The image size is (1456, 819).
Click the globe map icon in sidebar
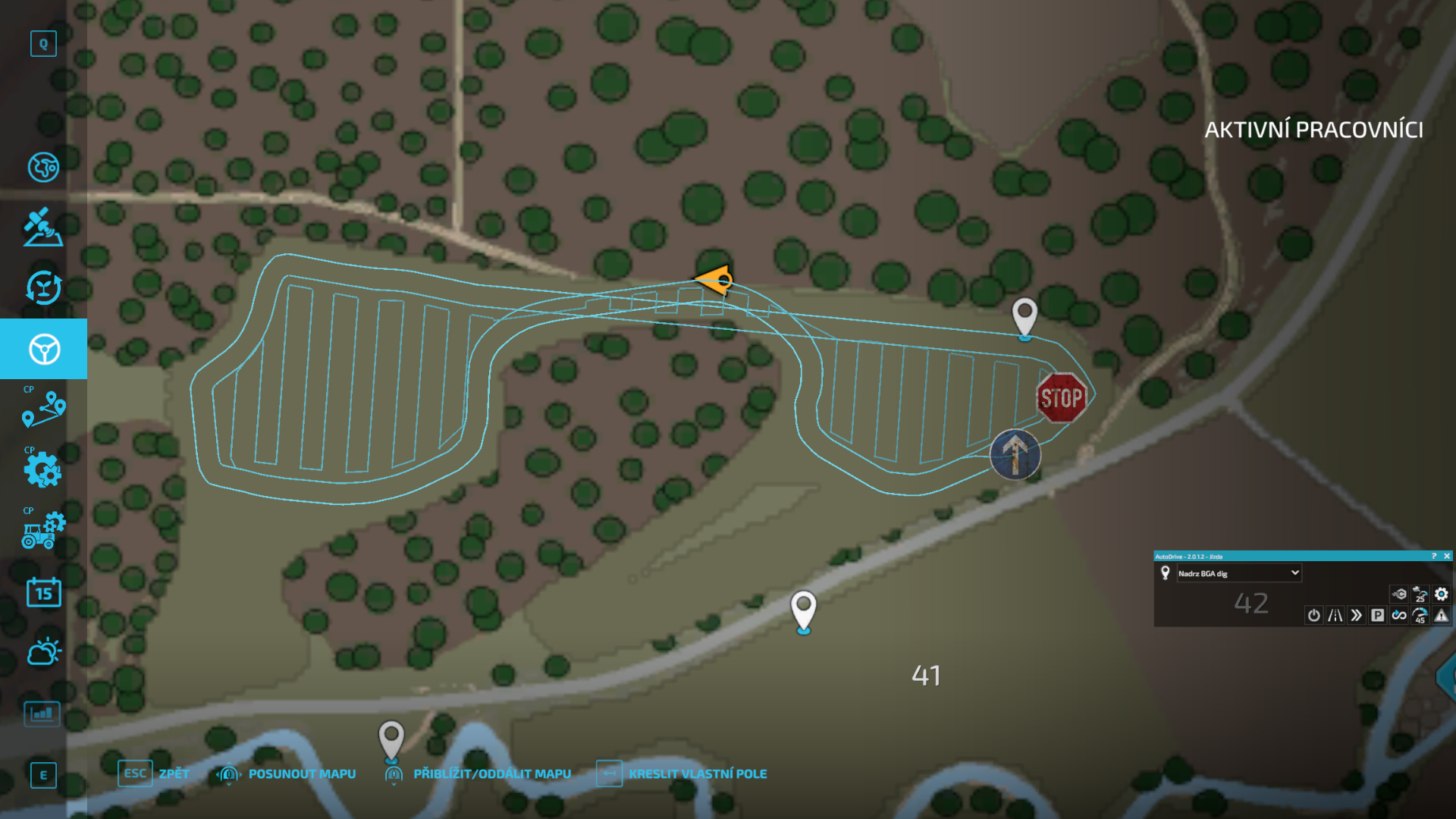[43, 168]
